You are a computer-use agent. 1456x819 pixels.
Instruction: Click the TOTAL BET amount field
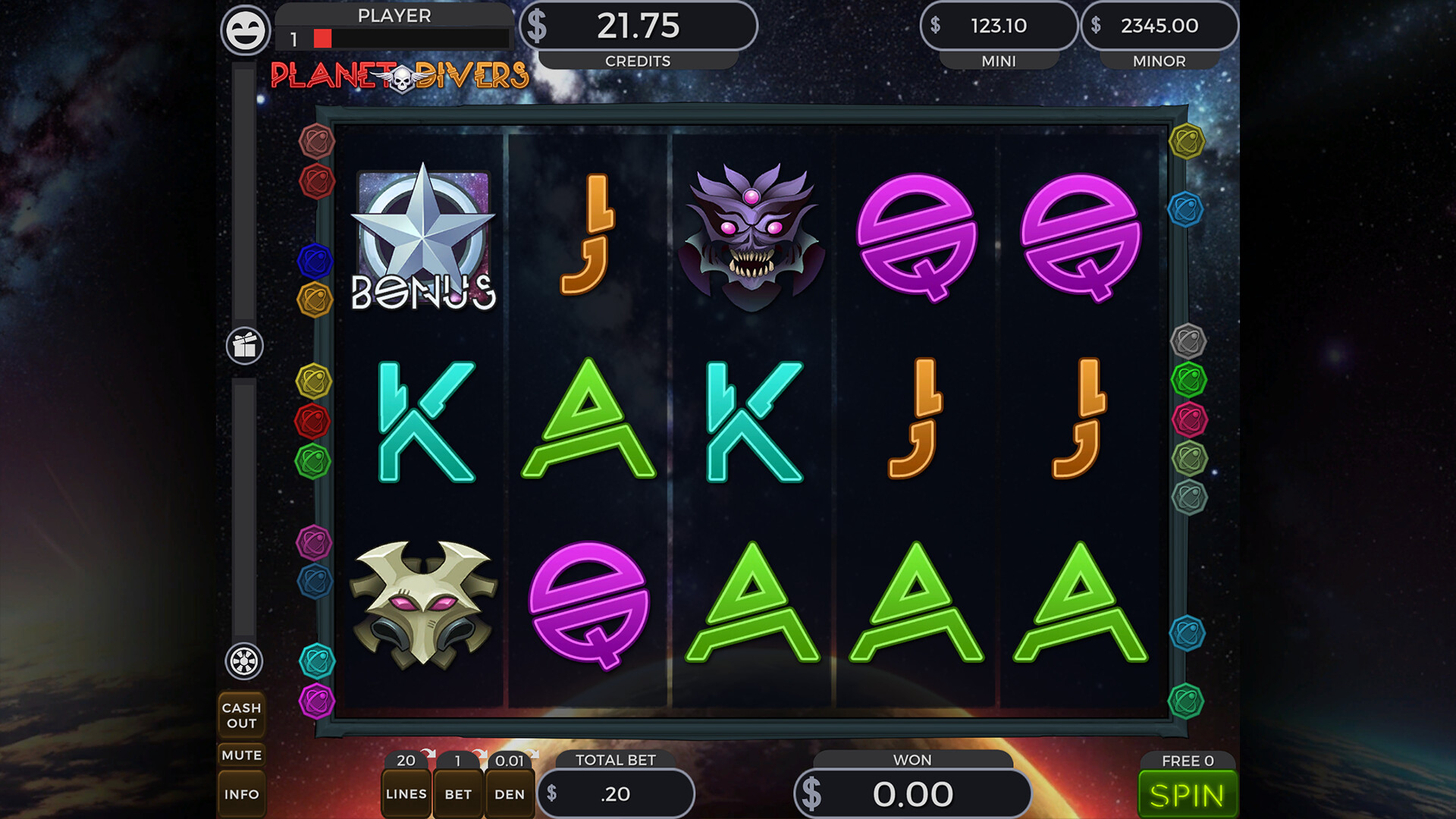616,794
